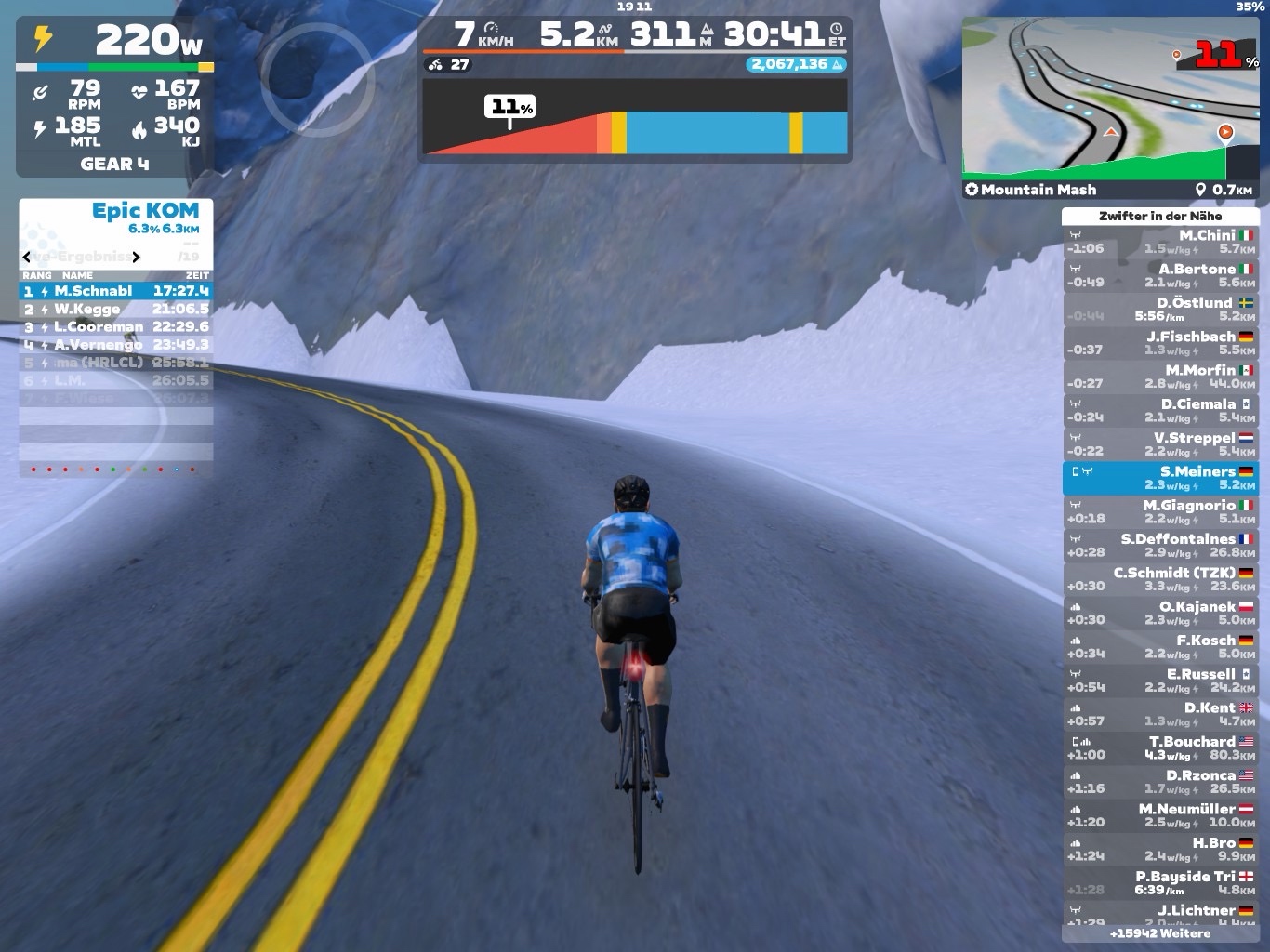Click the highlighted S.Meiners row
1270x952 pixels.
(x=1160, y=478)
